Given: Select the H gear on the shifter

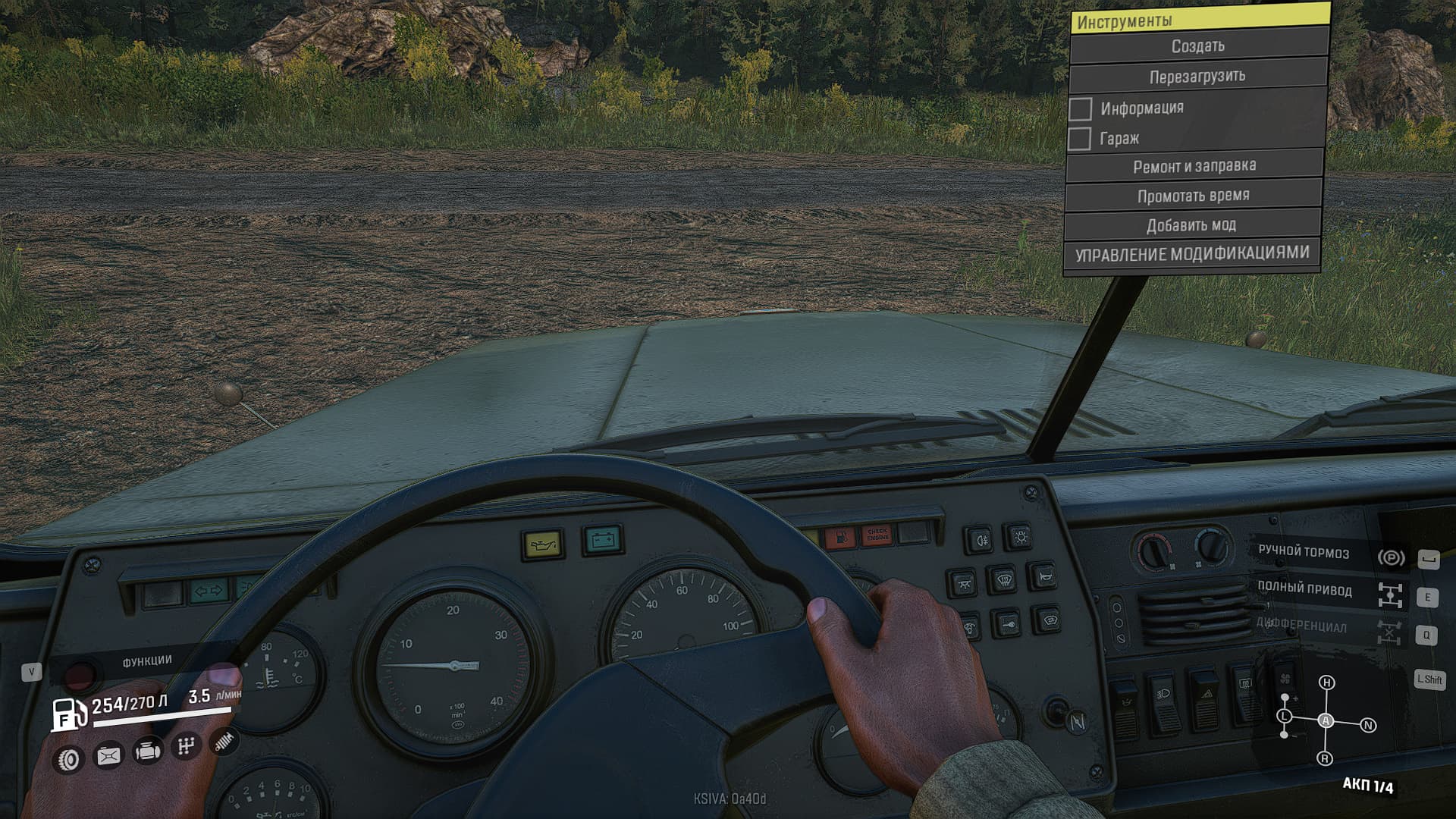Looking at the screenshot, I should tap(1326, 682).
